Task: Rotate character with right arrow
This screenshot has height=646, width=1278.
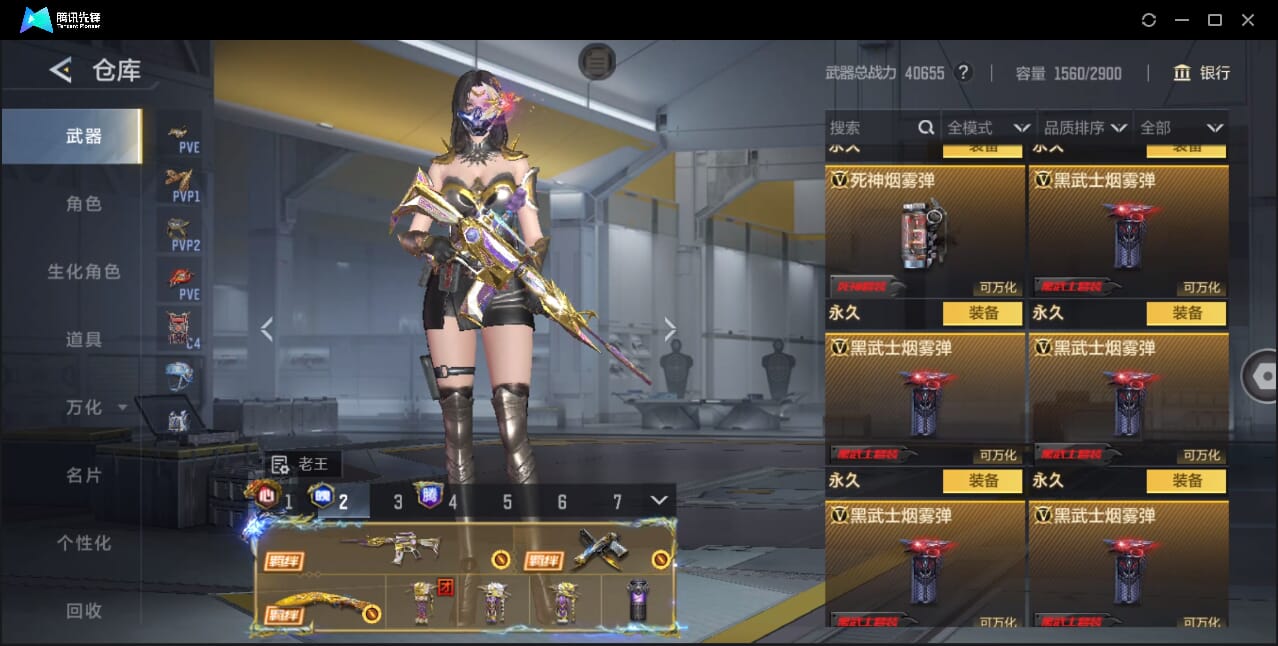Action: (x=670, y=329)
